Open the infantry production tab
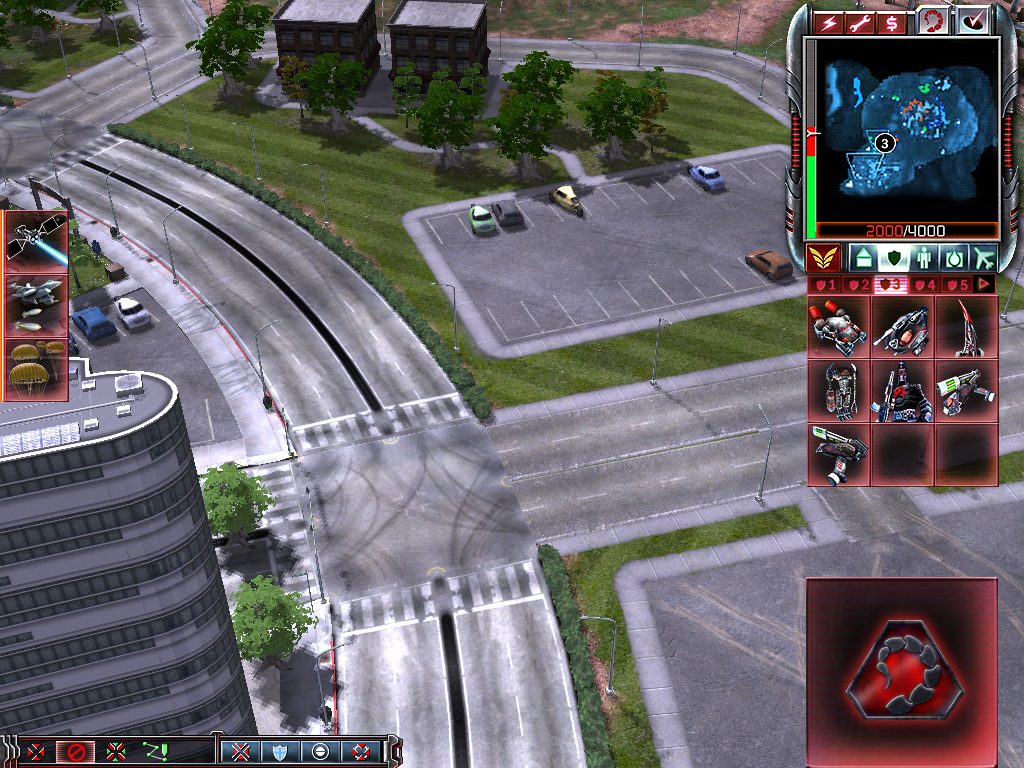The image size is (1024, 768). [923, 258]
